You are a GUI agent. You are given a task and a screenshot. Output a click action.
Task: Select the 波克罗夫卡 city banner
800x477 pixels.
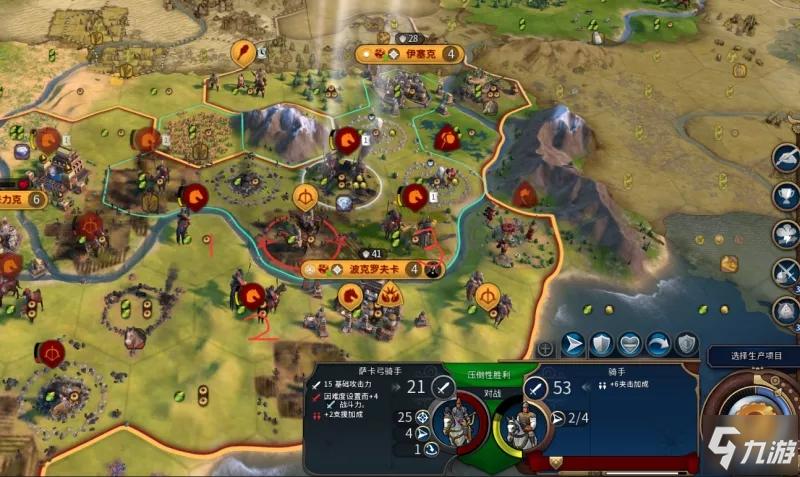coord(360,269)
